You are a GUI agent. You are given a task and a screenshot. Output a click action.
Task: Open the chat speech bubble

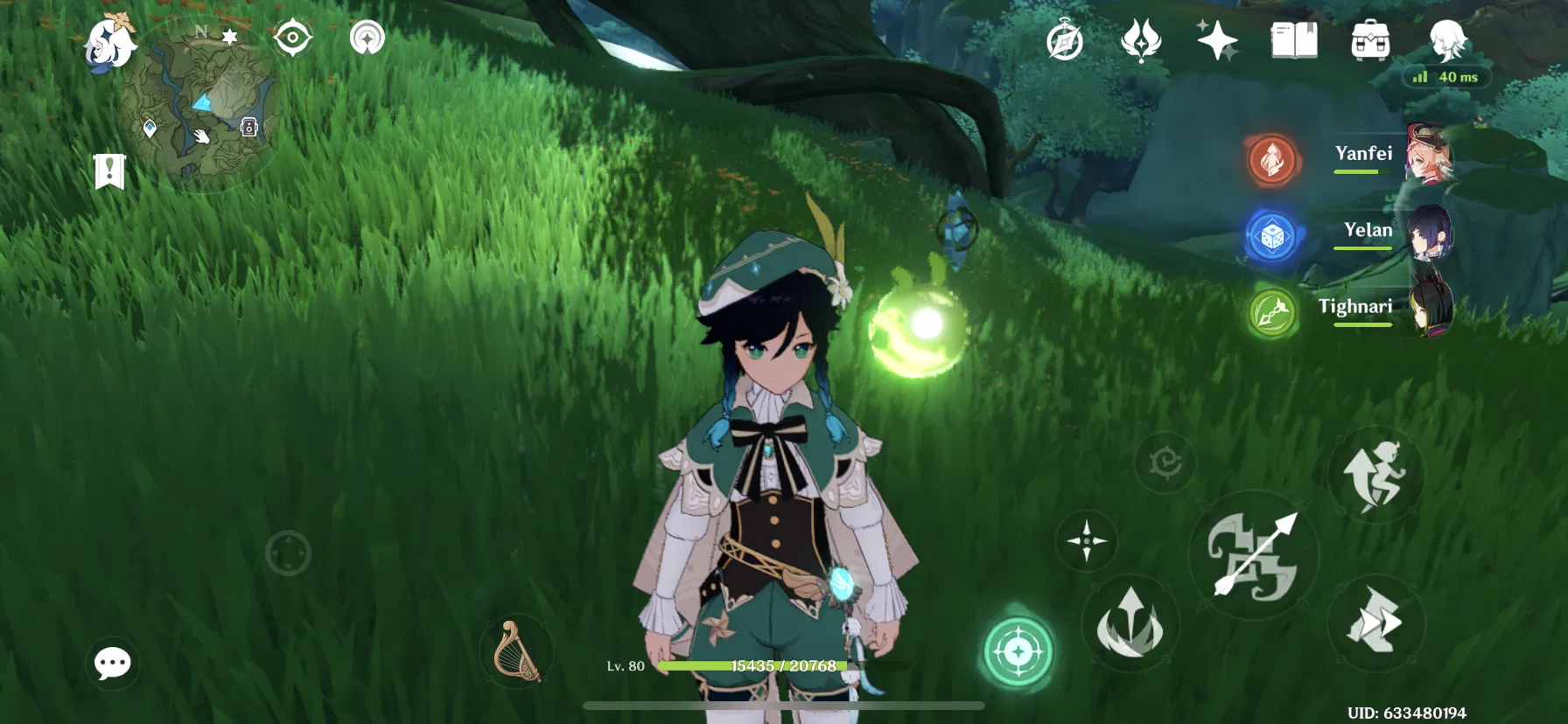coord(112,664)
